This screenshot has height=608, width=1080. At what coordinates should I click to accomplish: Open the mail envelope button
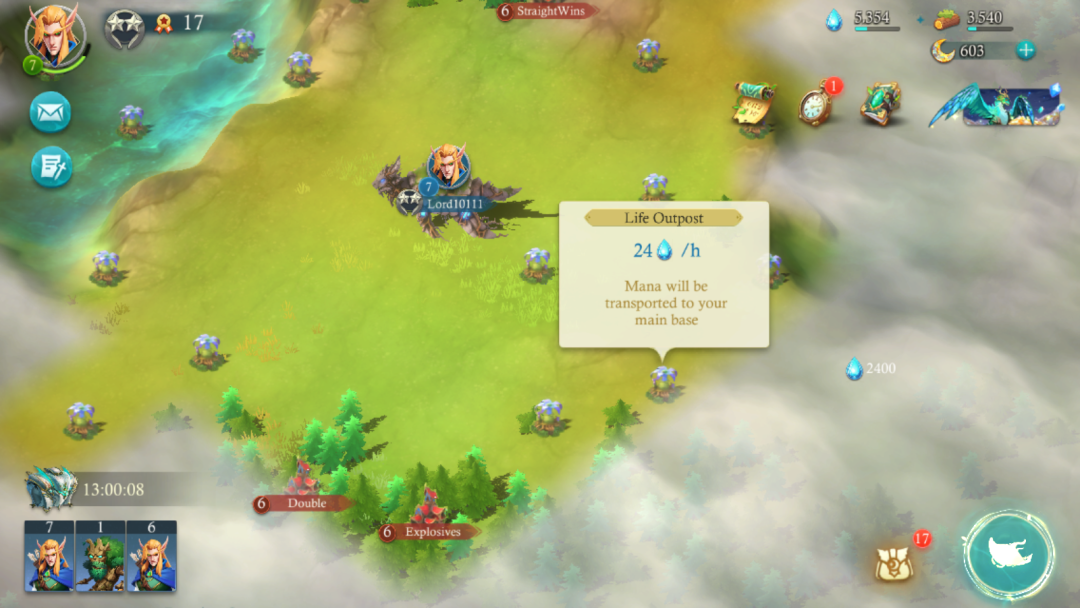pyautogui.click(x=50, y=112)
